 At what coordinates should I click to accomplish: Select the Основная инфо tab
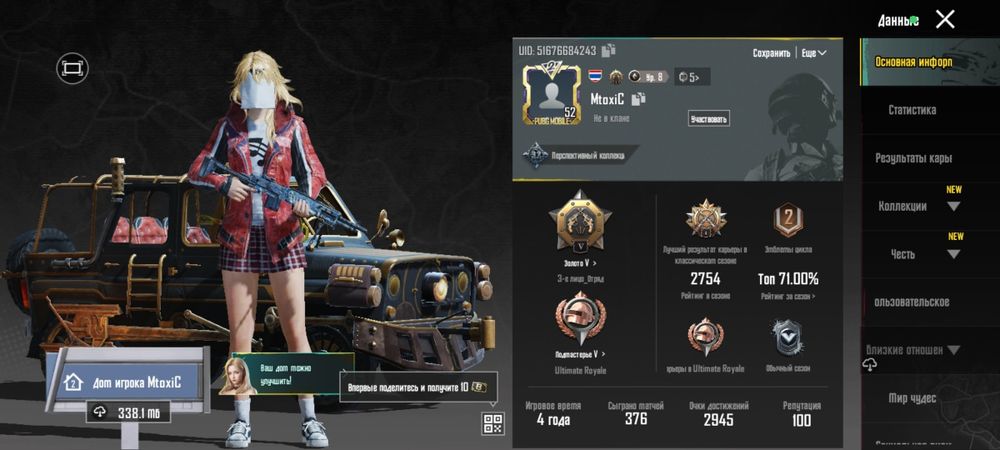(x=913, y=62)
